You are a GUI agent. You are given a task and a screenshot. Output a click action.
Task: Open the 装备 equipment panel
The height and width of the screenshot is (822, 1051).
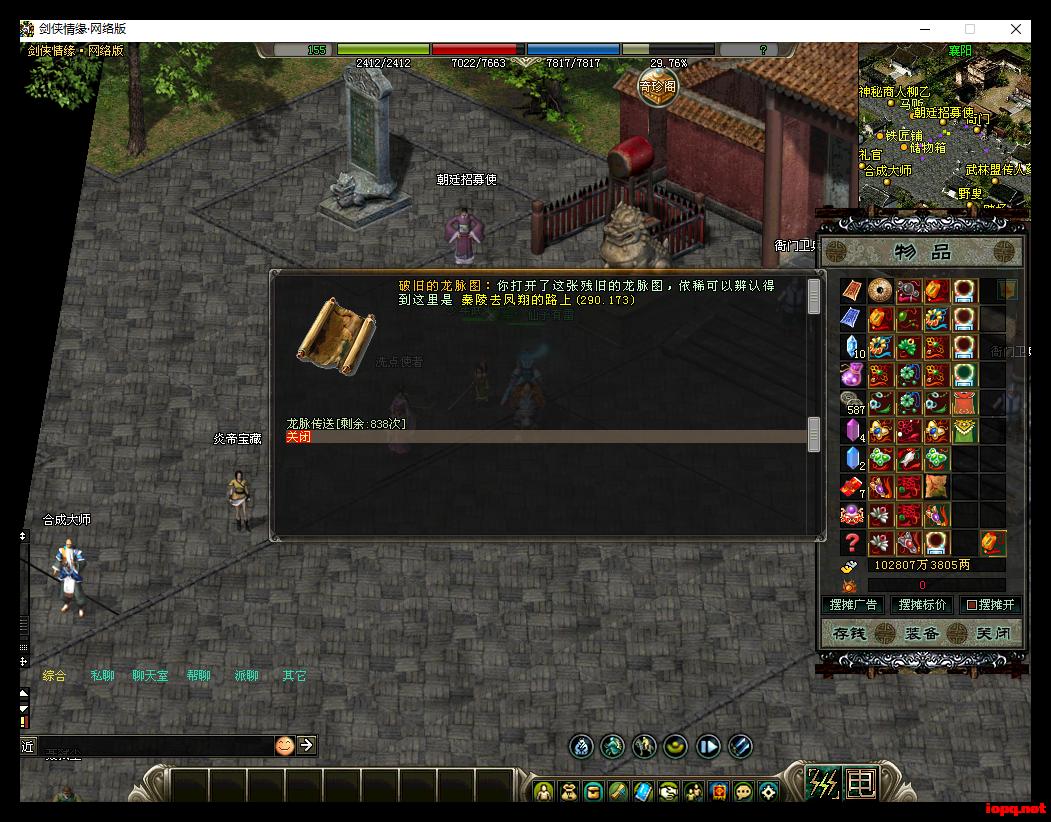pyautogui.click(x=921, y=633)
